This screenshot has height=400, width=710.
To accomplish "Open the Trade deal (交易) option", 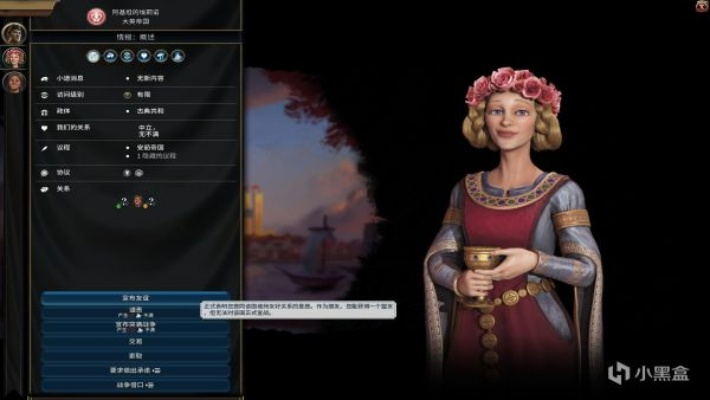I will coord(136,341).
